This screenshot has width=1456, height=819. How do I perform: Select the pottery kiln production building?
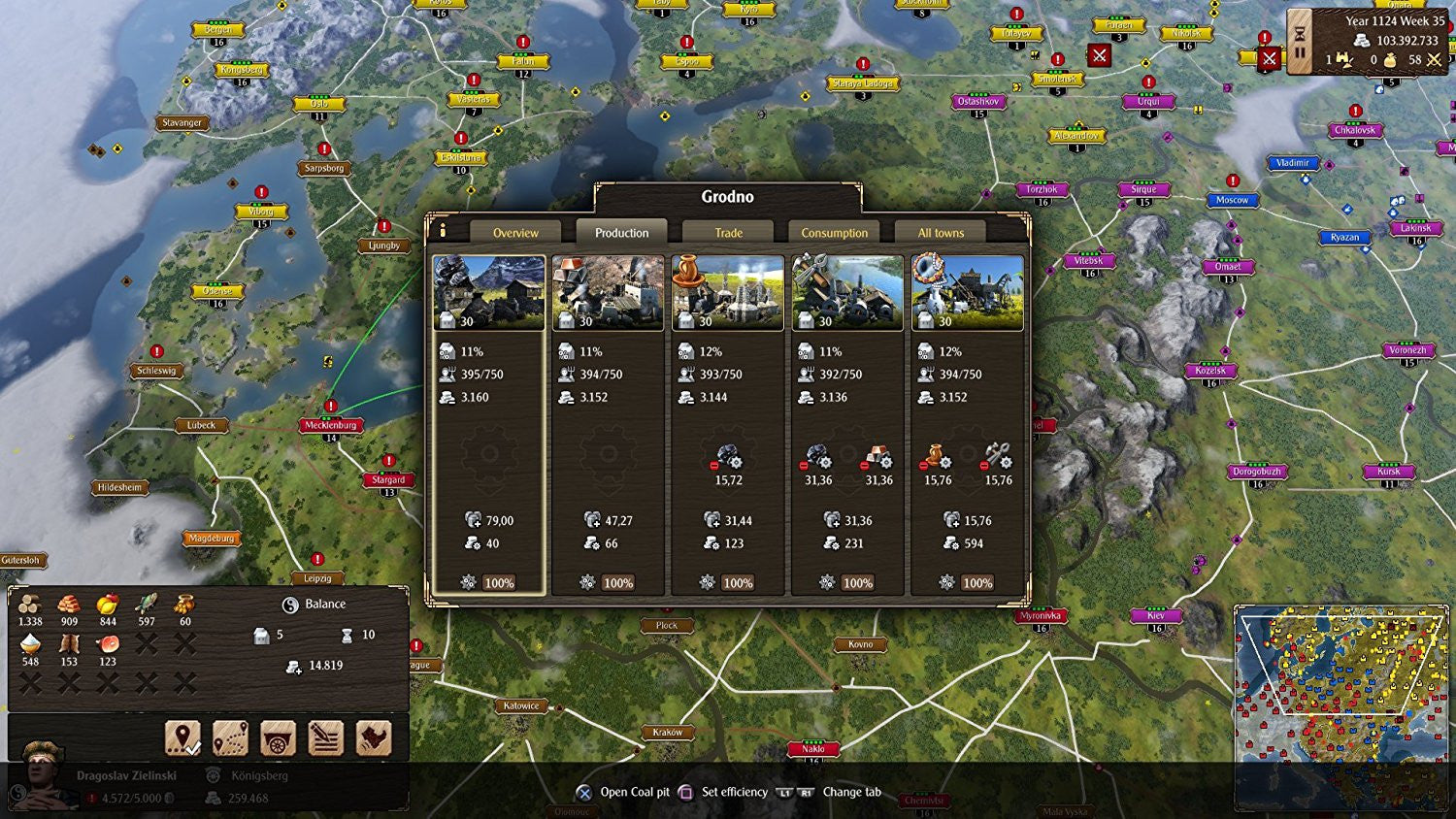tap(727, 291)
